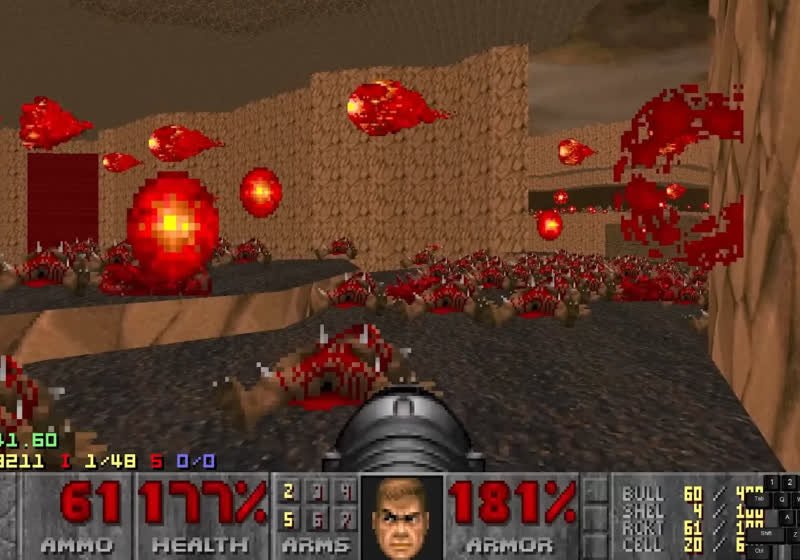Select weapon slot 5 in ARMS panel
The width and height of the screenshot is (800, 560).
pos(289,519)
